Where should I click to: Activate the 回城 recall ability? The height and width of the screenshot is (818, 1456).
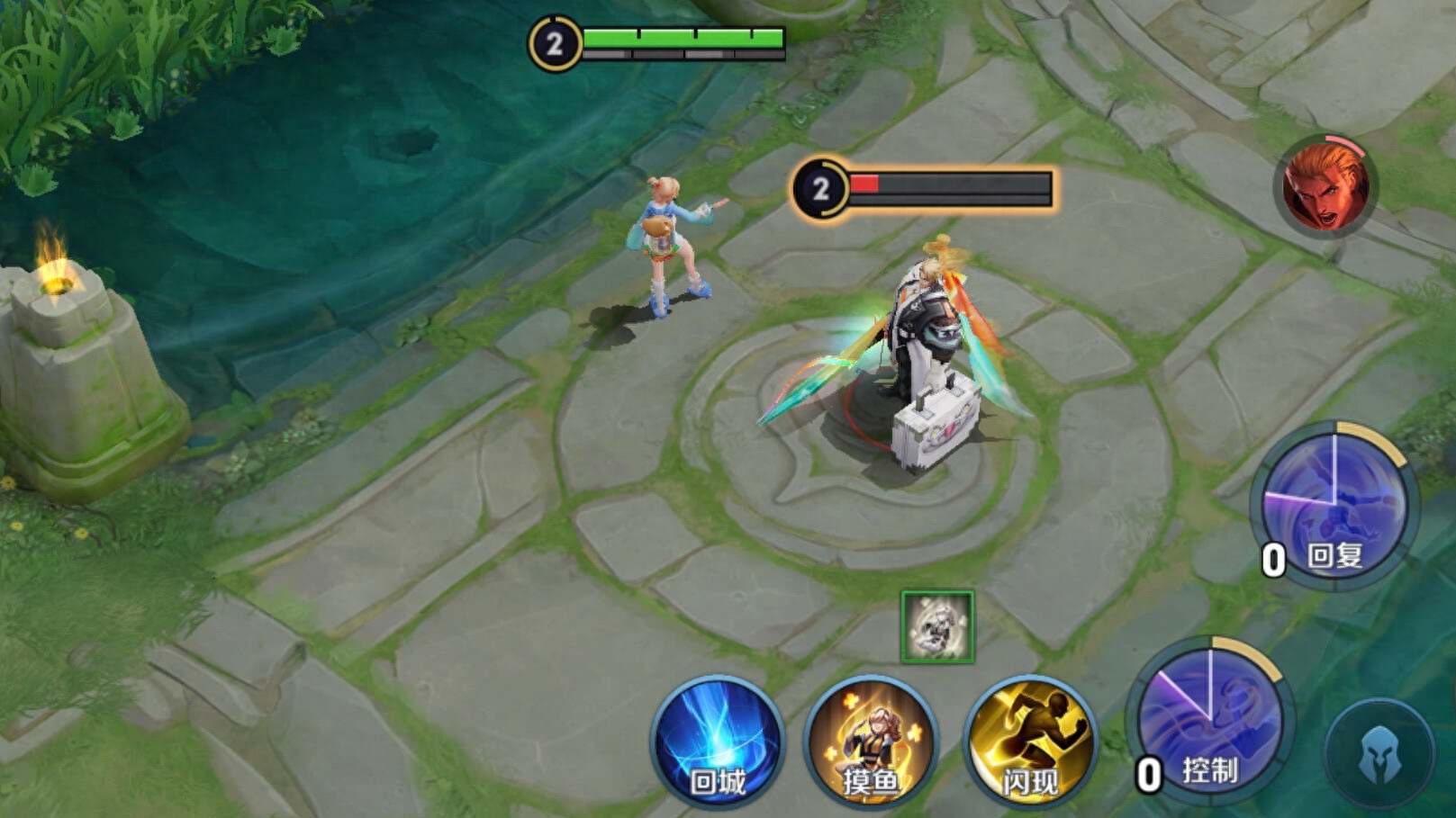click(x=718, y=742)
